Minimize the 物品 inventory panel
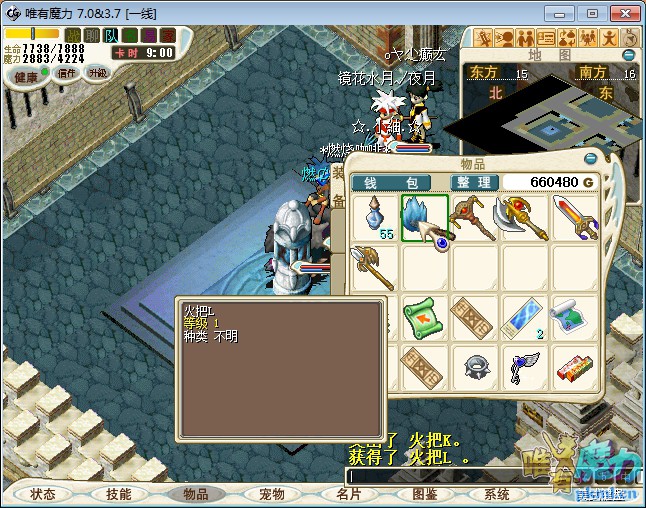 click(x=590, y=159)
